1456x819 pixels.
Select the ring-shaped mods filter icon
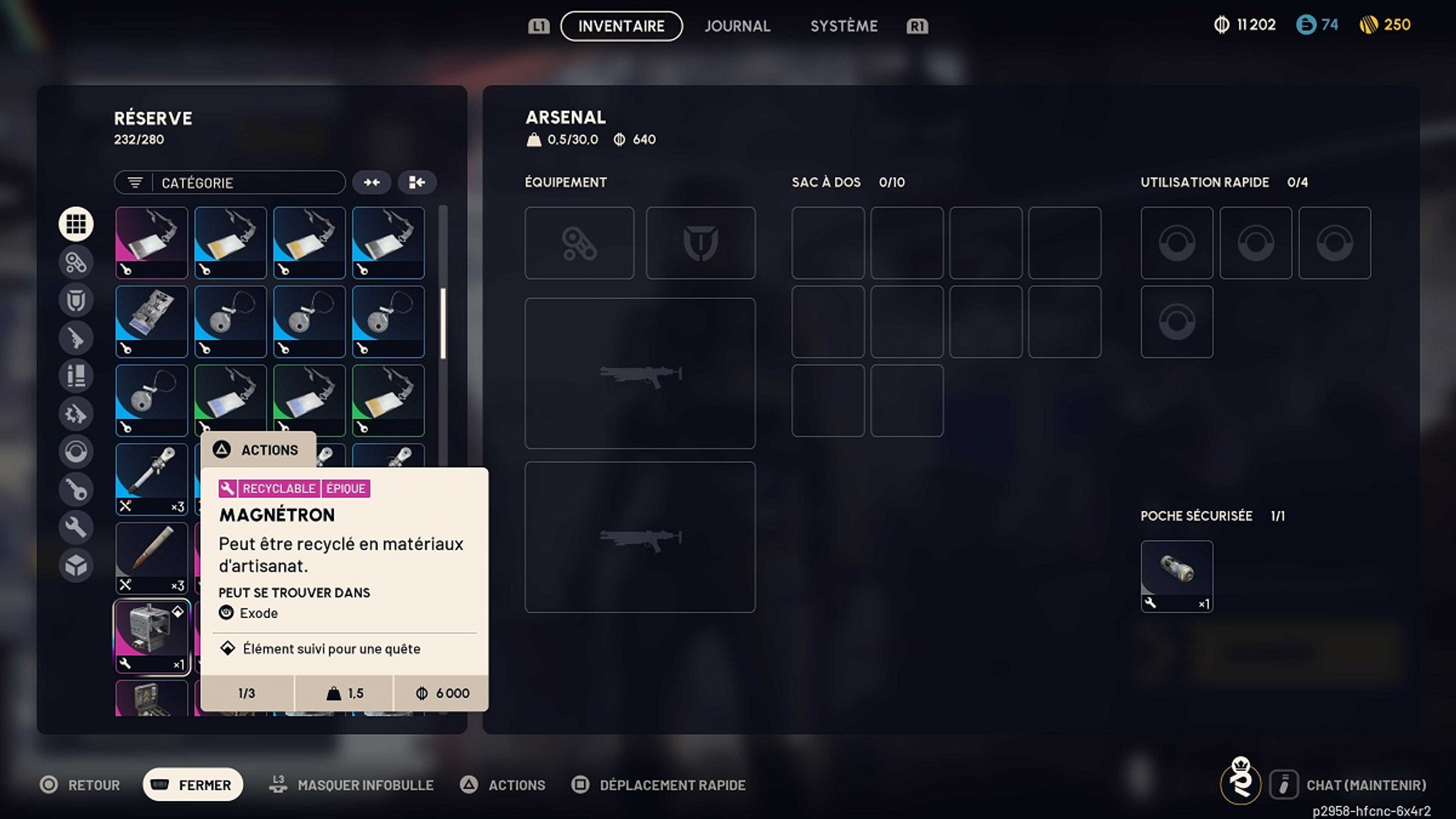tap(76, 451)
